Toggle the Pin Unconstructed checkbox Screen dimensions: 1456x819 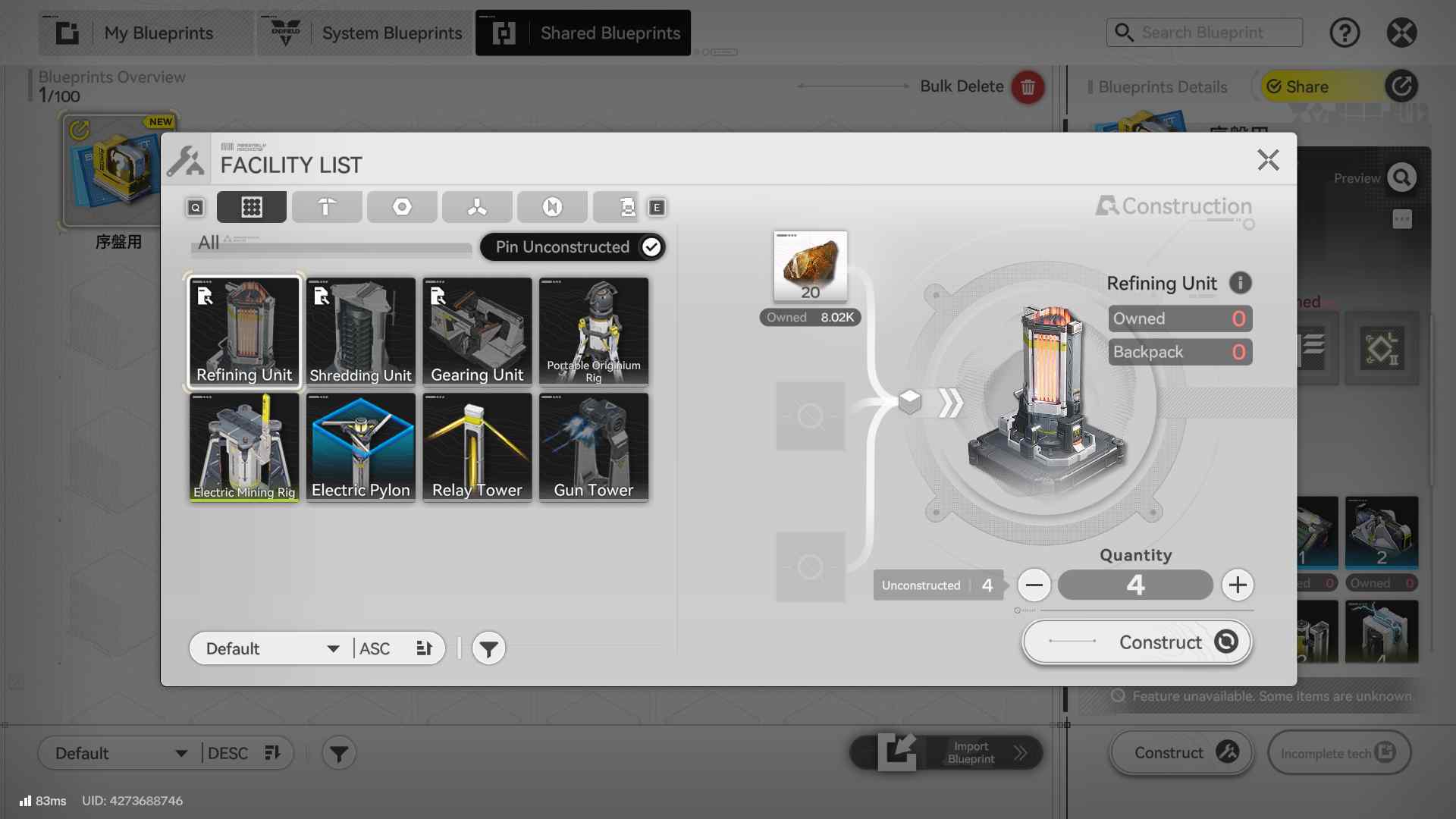pos(651,246)
